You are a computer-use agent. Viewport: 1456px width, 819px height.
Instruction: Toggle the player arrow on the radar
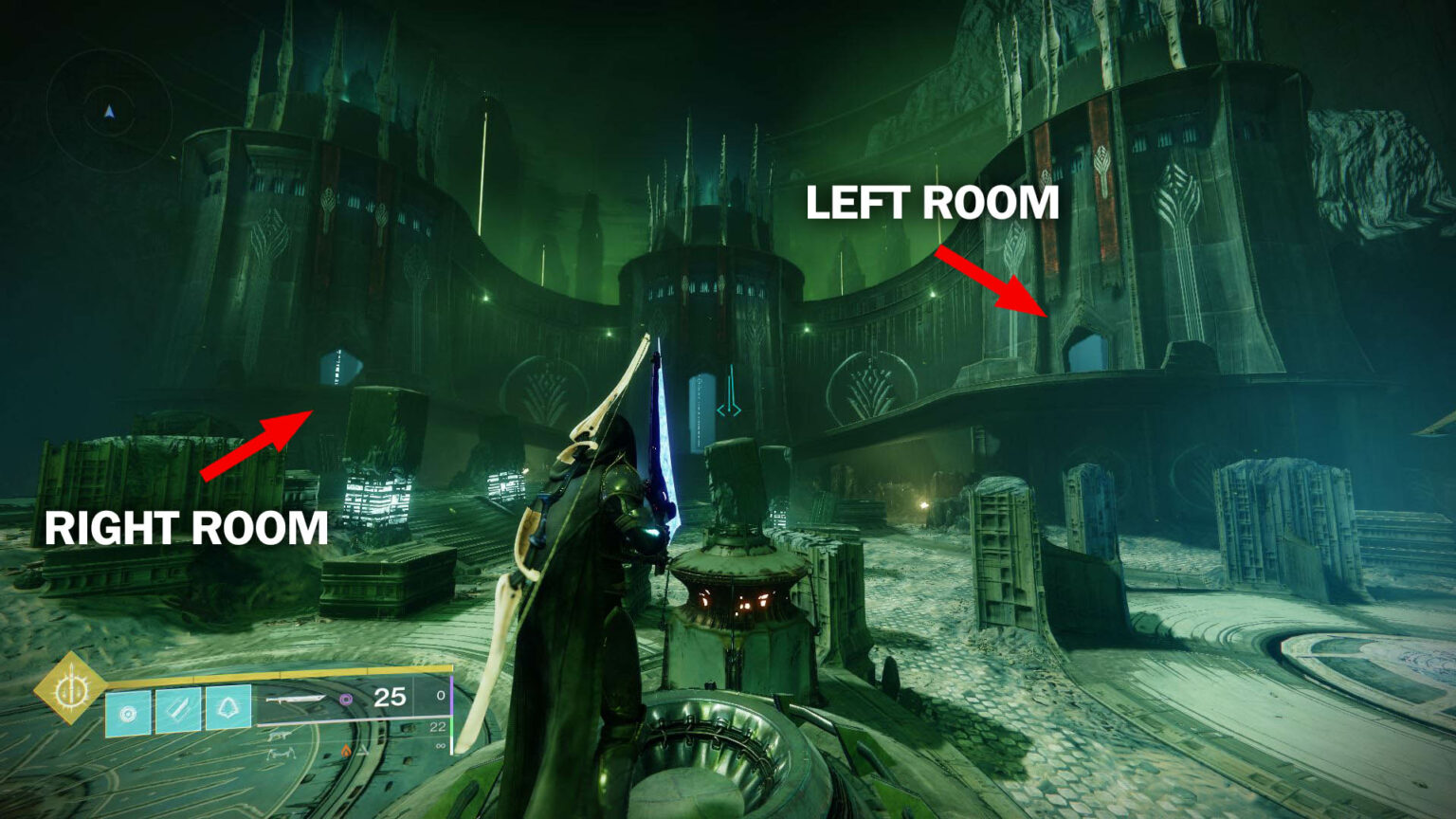coord(110,112)
